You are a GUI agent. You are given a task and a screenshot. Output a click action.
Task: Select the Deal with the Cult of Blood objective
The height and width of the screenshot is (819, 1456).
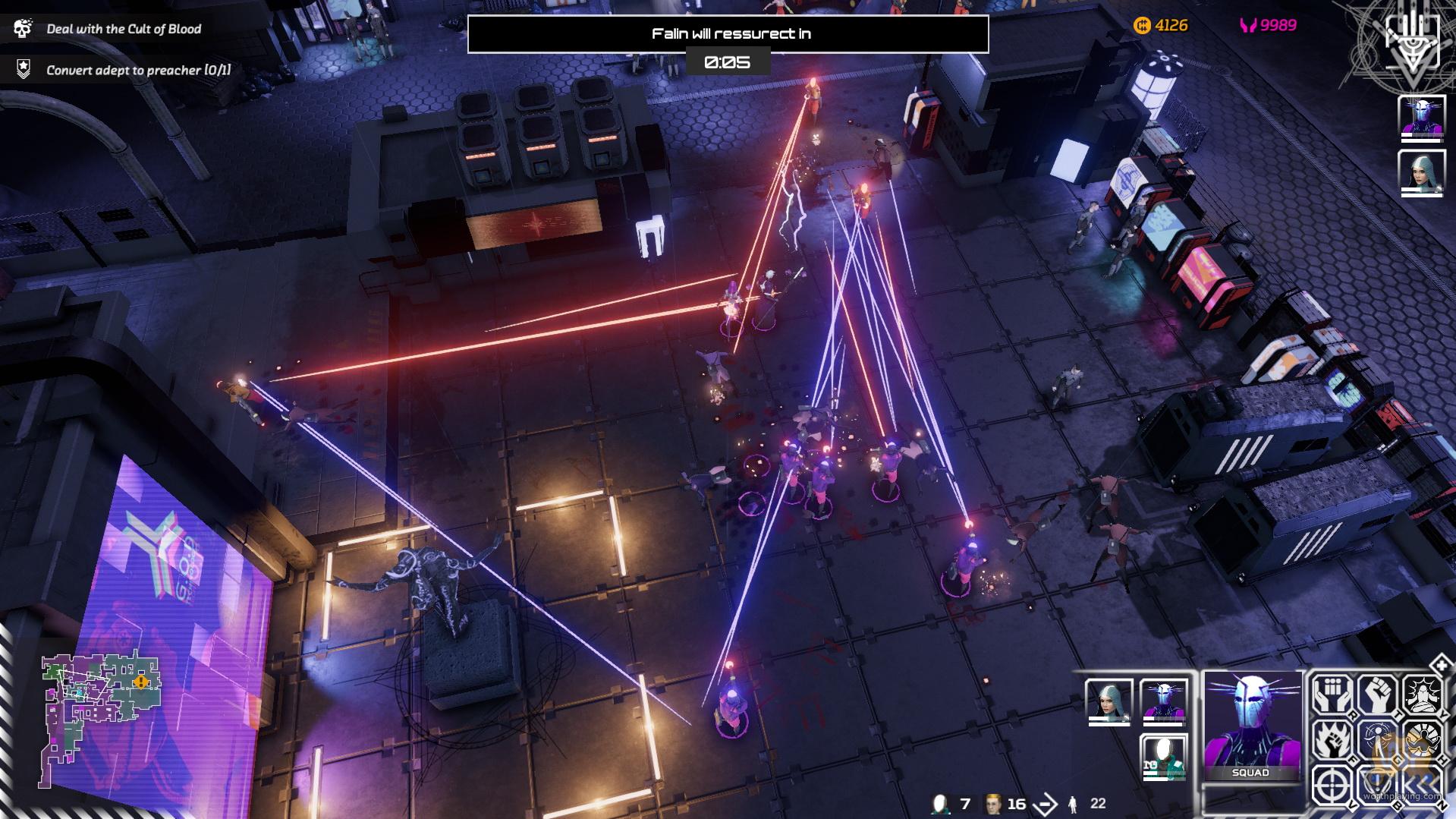(x=124, y=29)
